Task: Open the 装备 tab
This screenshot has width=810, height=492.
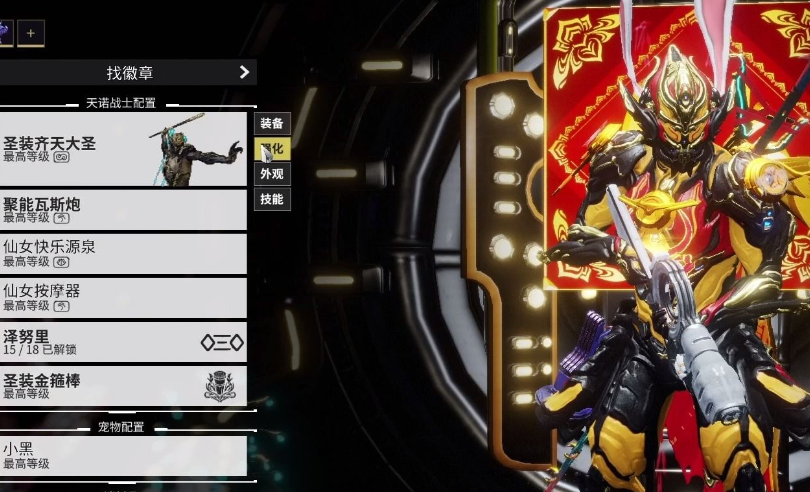Action: [x=272, y=123]
